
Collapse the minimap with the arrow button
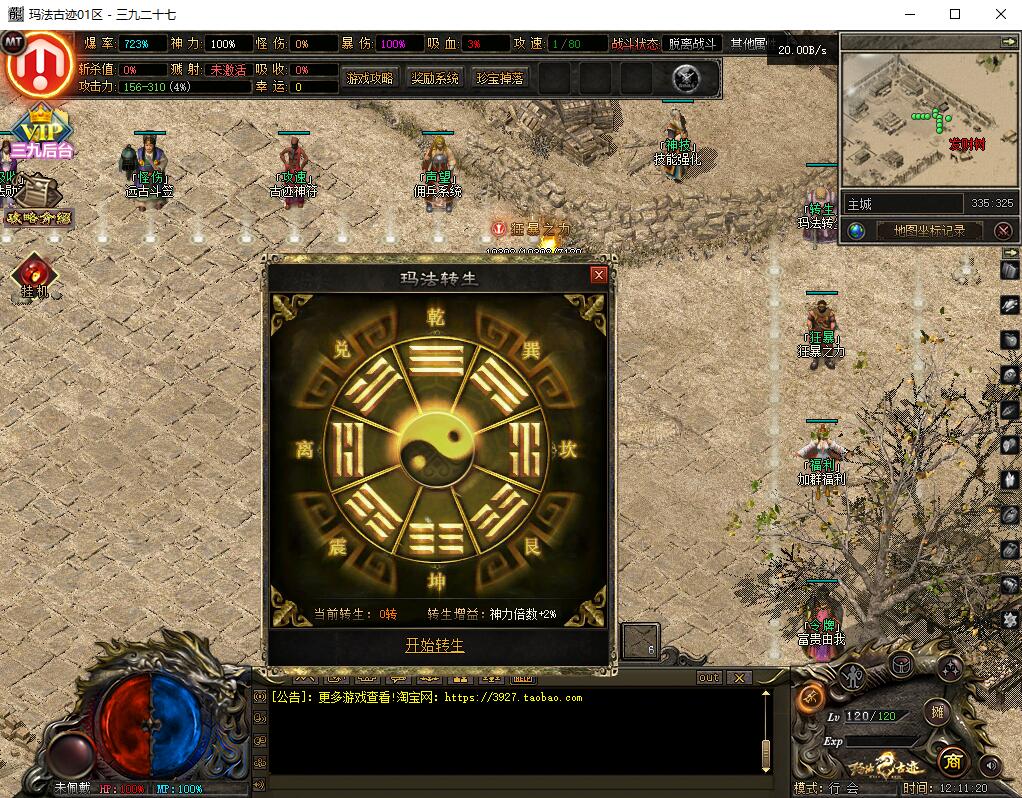point(1008,41)
